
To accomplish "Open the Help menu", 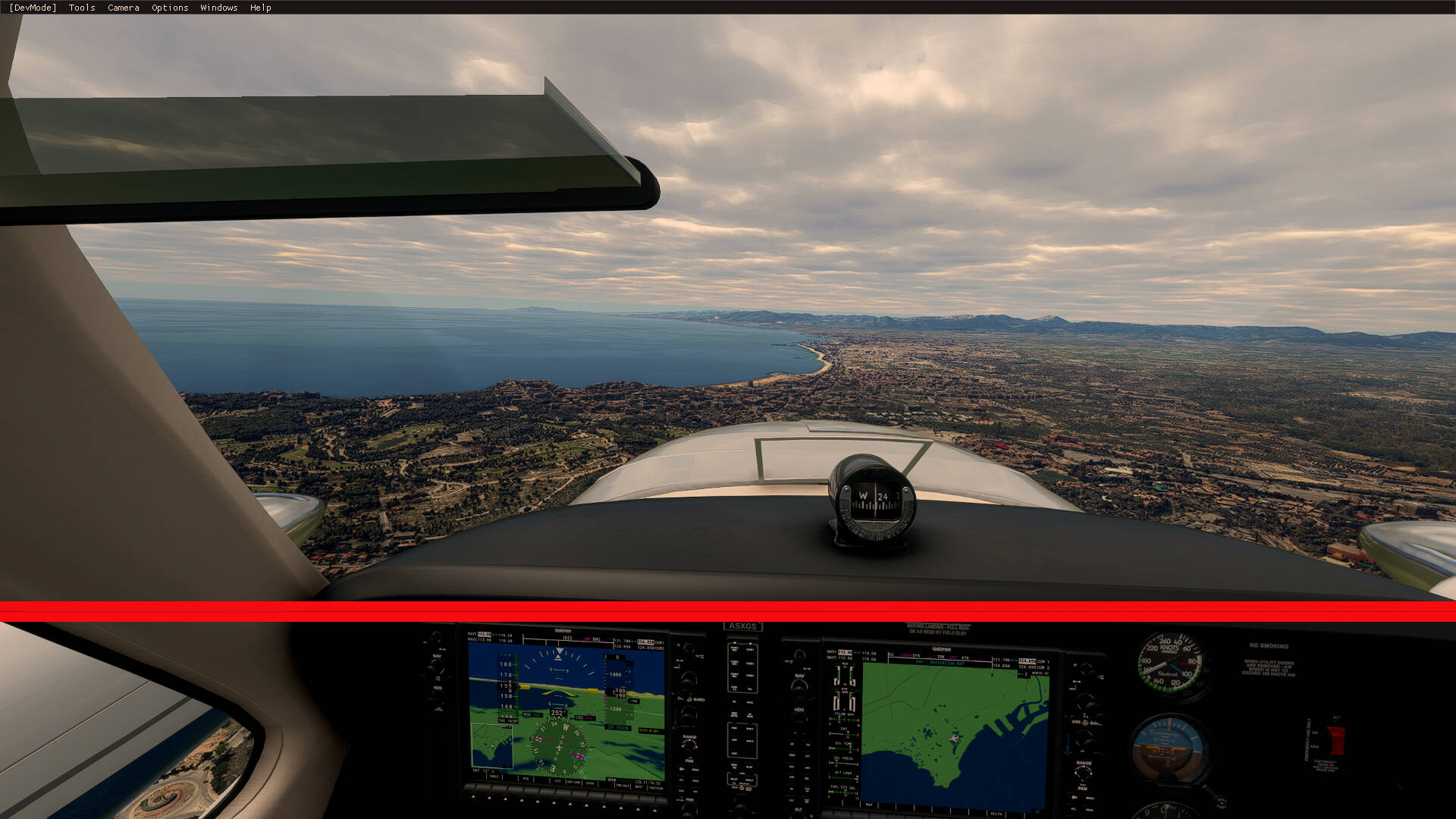I will point(260,8).
